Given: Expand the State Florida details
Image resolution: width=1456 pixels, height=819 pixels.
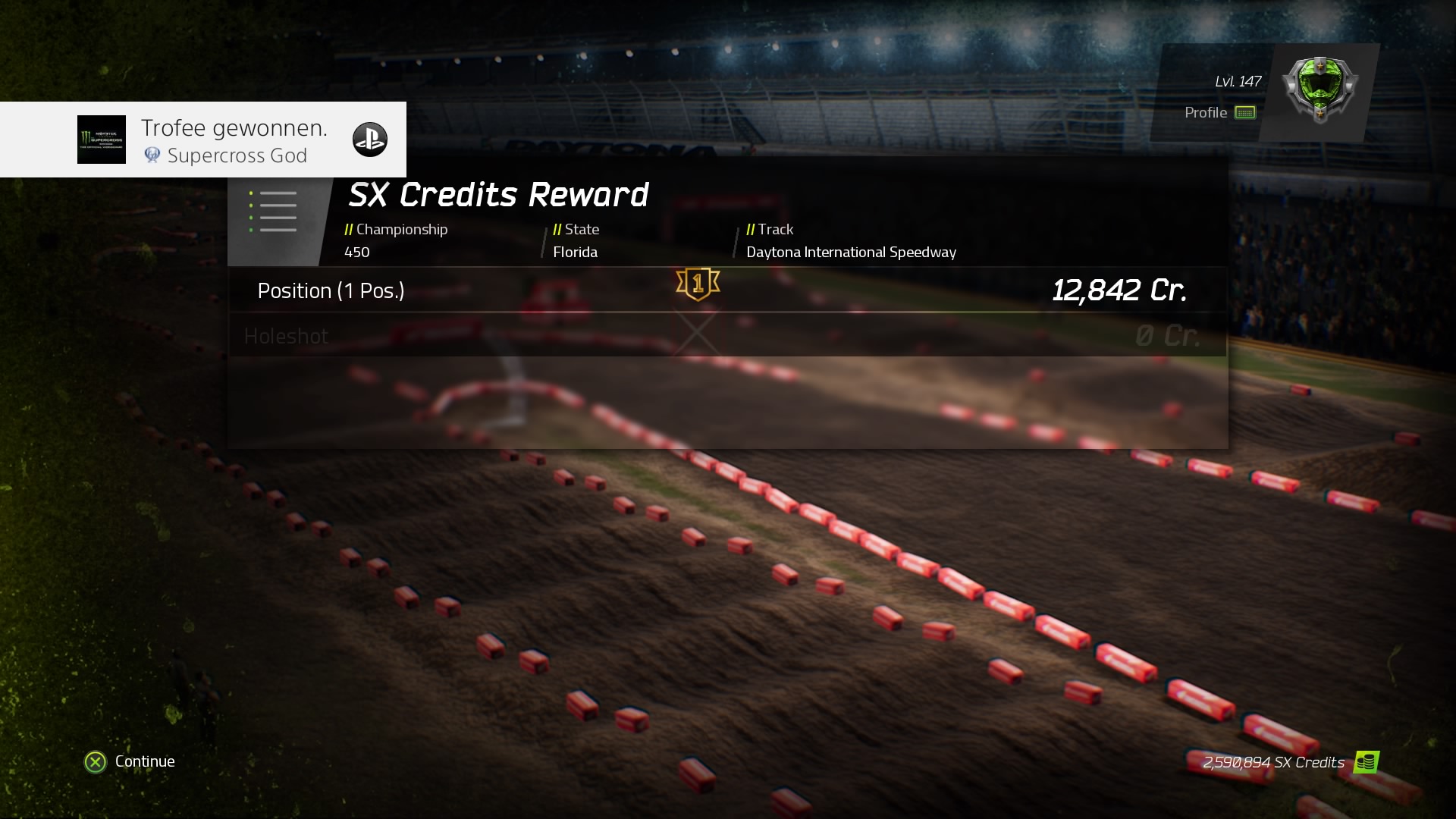Looking at the screenshot, I should coord(576,240).
